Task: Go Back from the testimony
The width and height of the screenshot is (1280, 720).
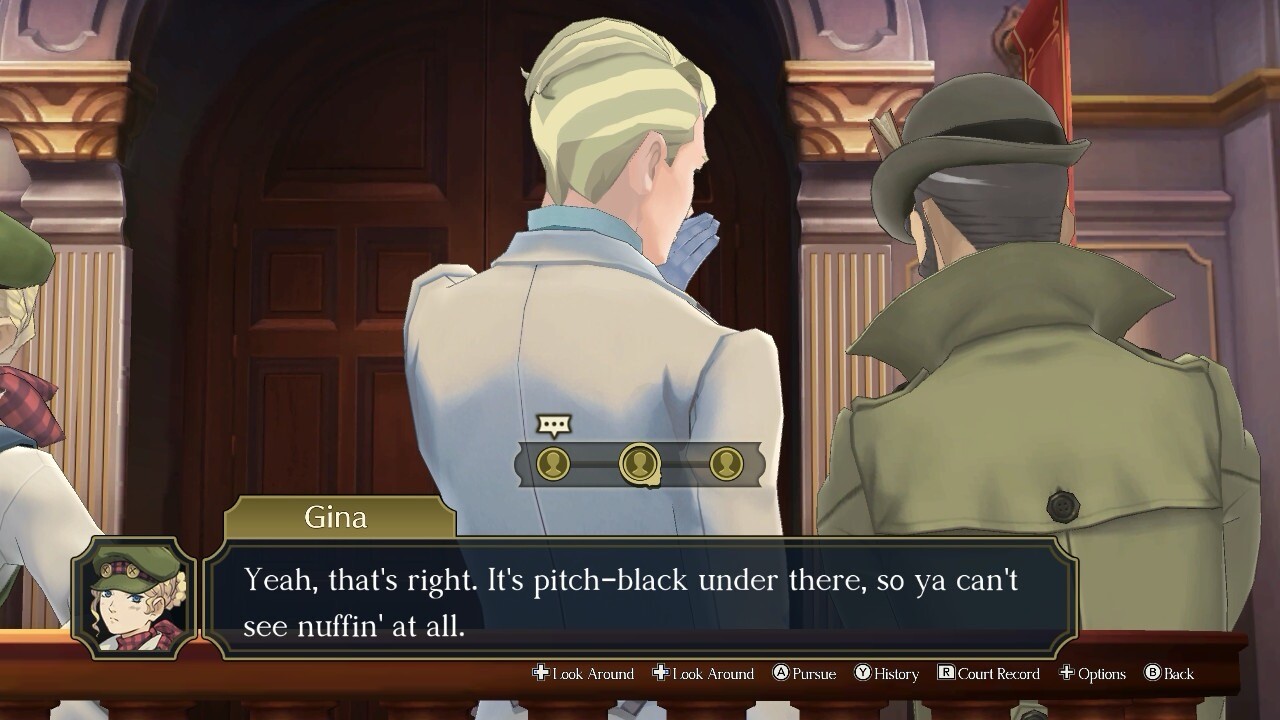Action: point(1168,674)
